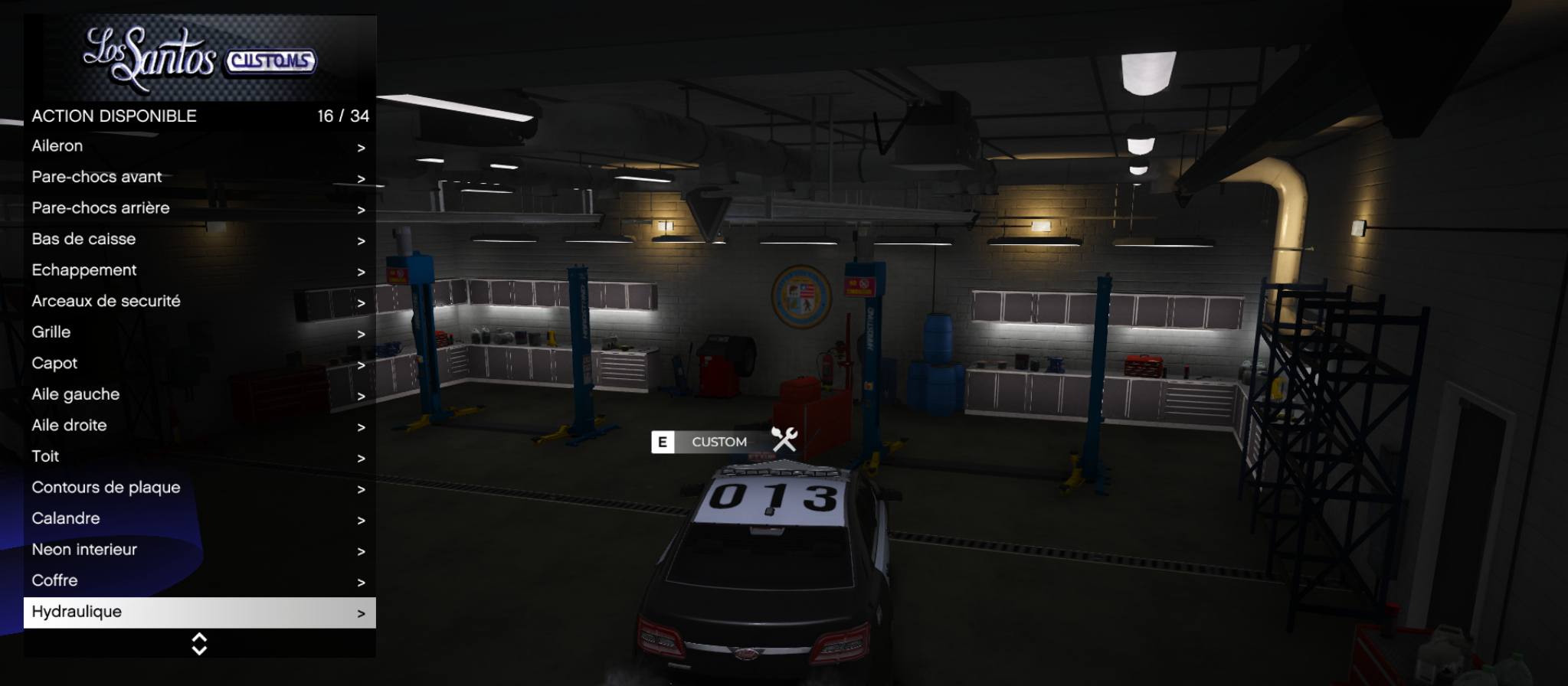Choose Contours de plaque entry

tap(199, 488)
